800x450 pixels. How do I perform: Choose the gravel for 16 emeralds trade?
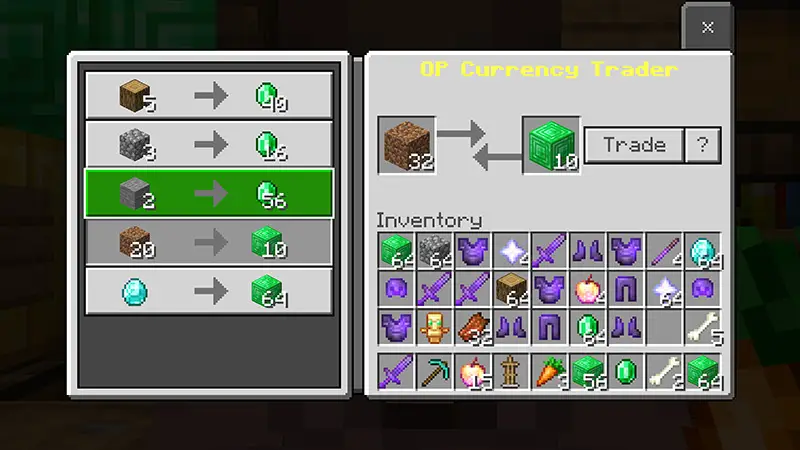tap(208, 144)
